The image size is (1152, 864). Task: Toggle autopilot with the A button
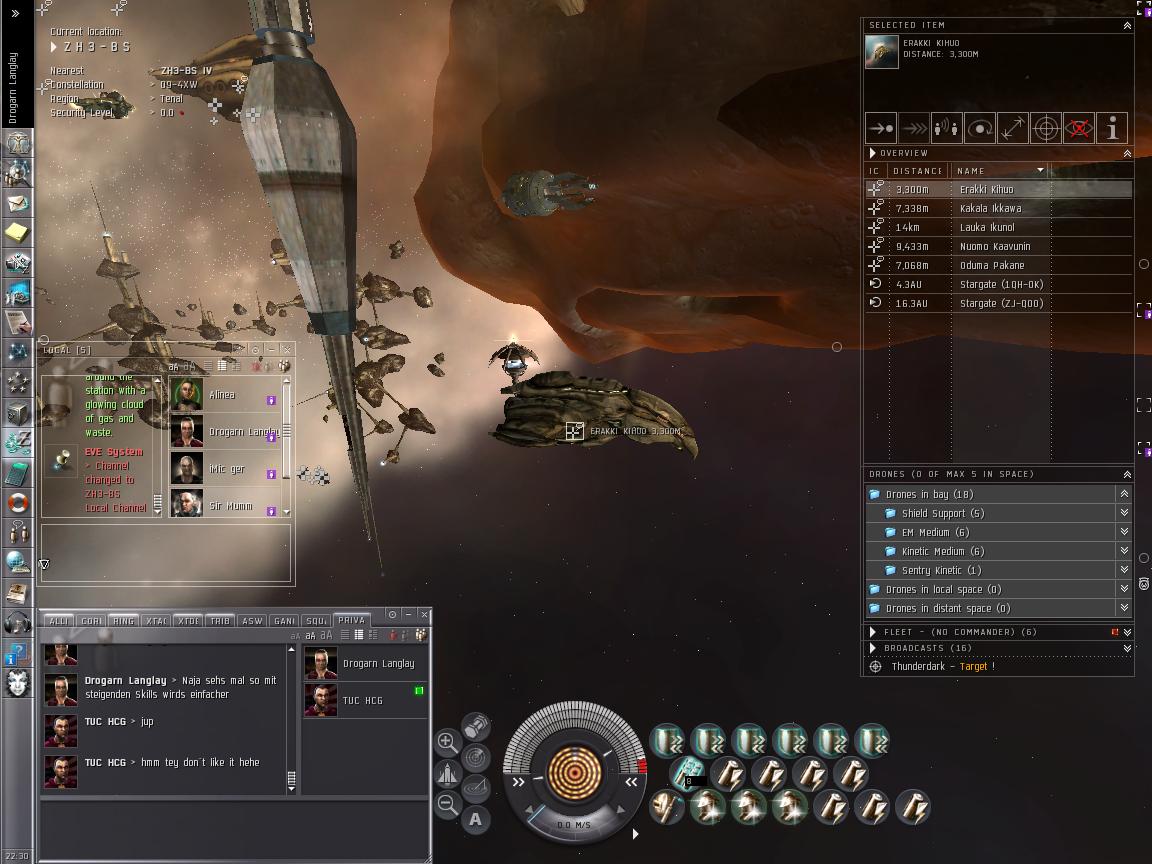coord(475,820)
